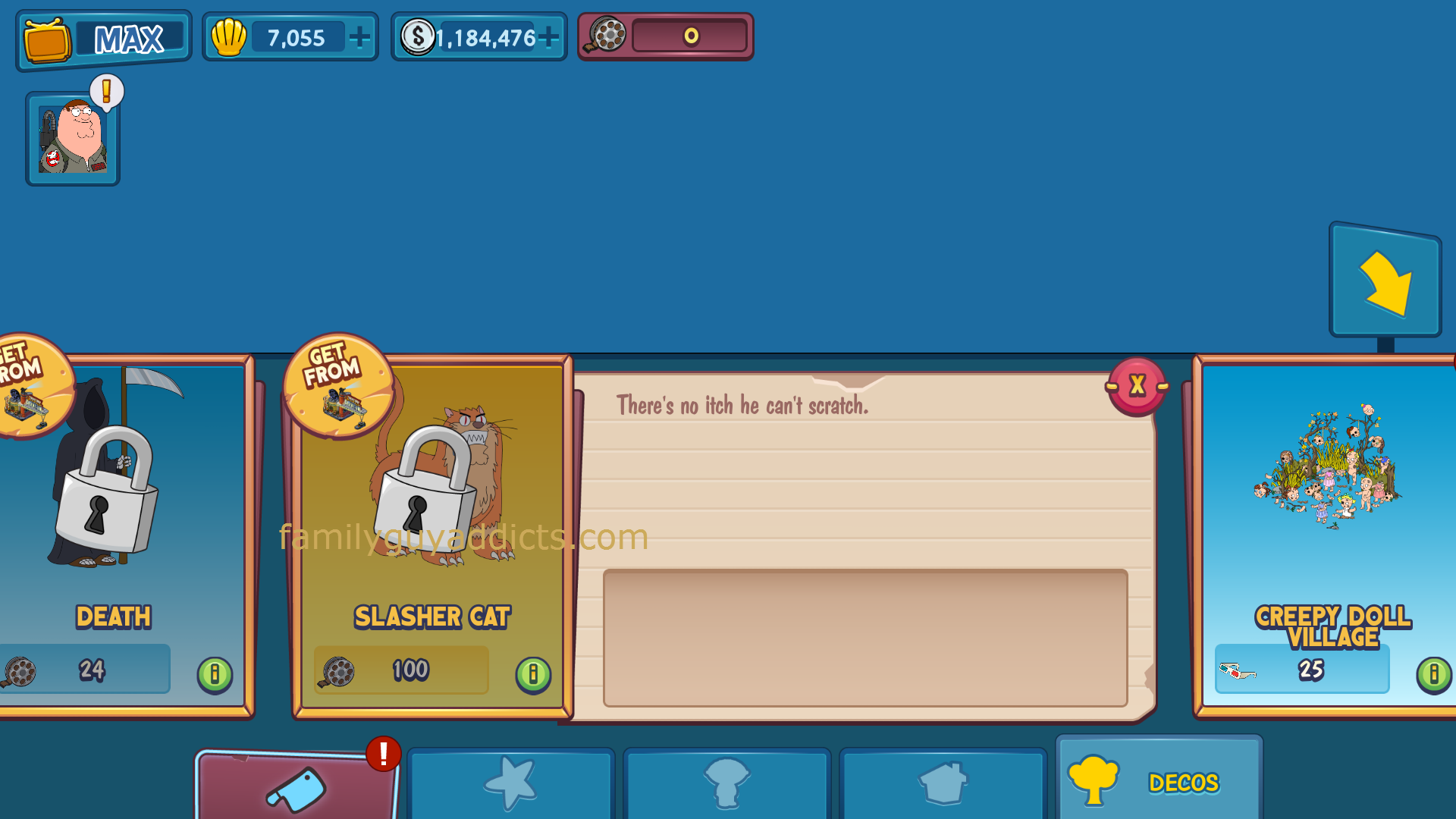The width and height of the screenshot is (1456, 819).
Task: Switch to the Decos tab
Action: [1159, 781]
